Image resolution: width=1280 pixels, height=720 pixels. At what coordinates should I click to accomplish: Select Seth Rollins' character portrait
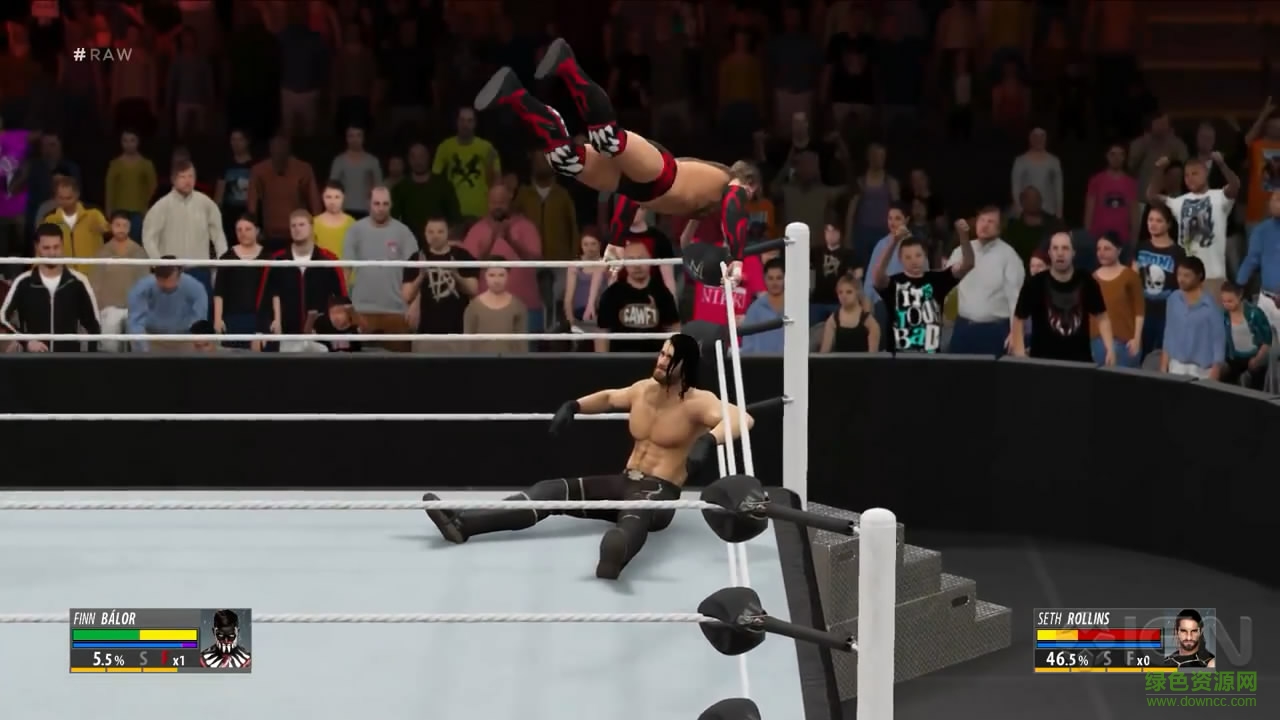coord(1192,640)
